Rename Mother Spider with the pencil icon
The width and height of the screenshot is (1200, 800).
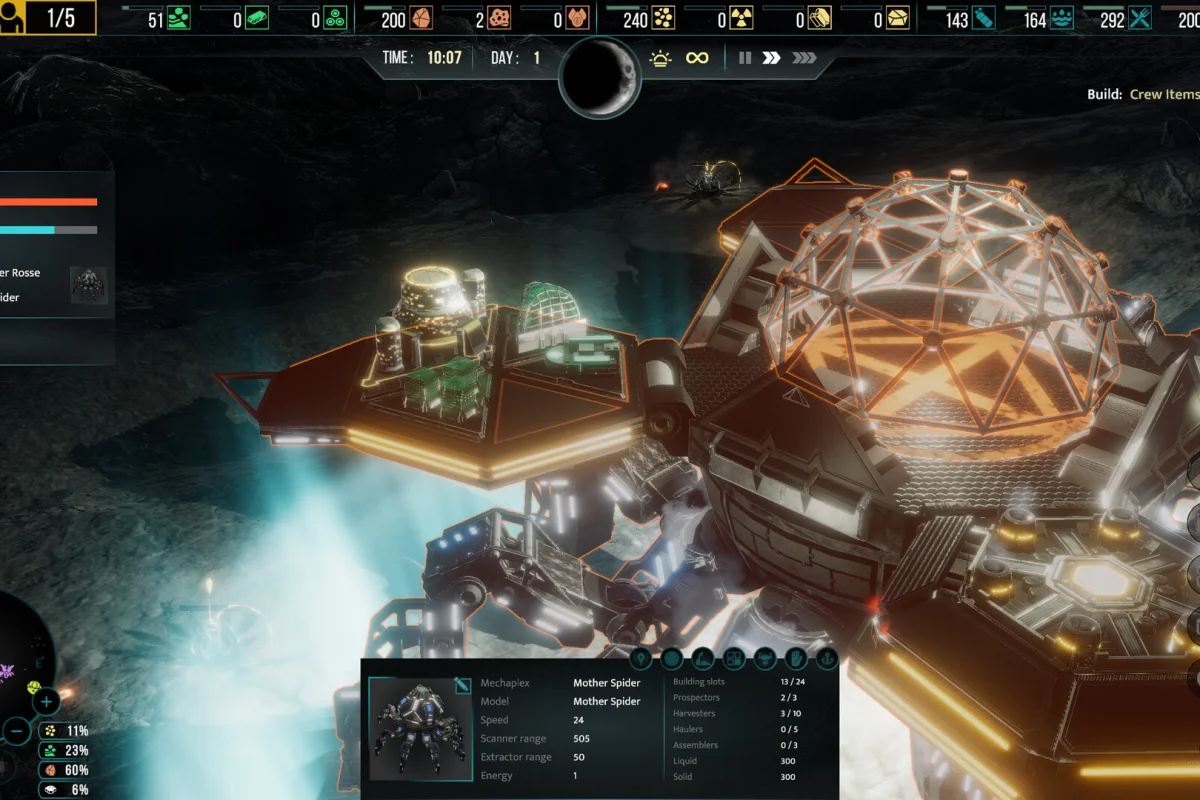click(461, 685)
